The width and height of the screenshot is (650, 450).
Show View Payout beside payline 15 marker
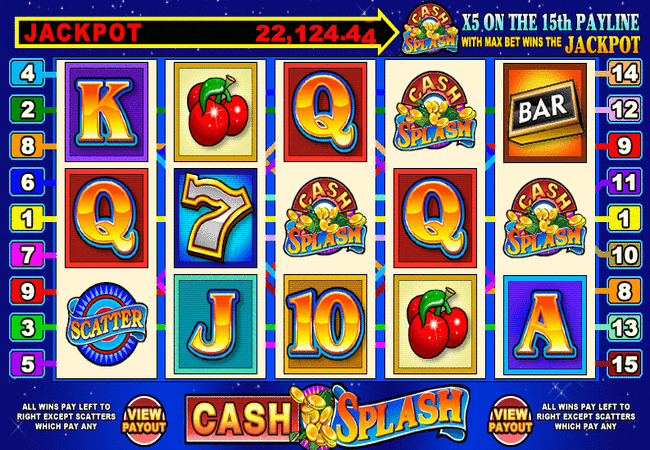511,416
